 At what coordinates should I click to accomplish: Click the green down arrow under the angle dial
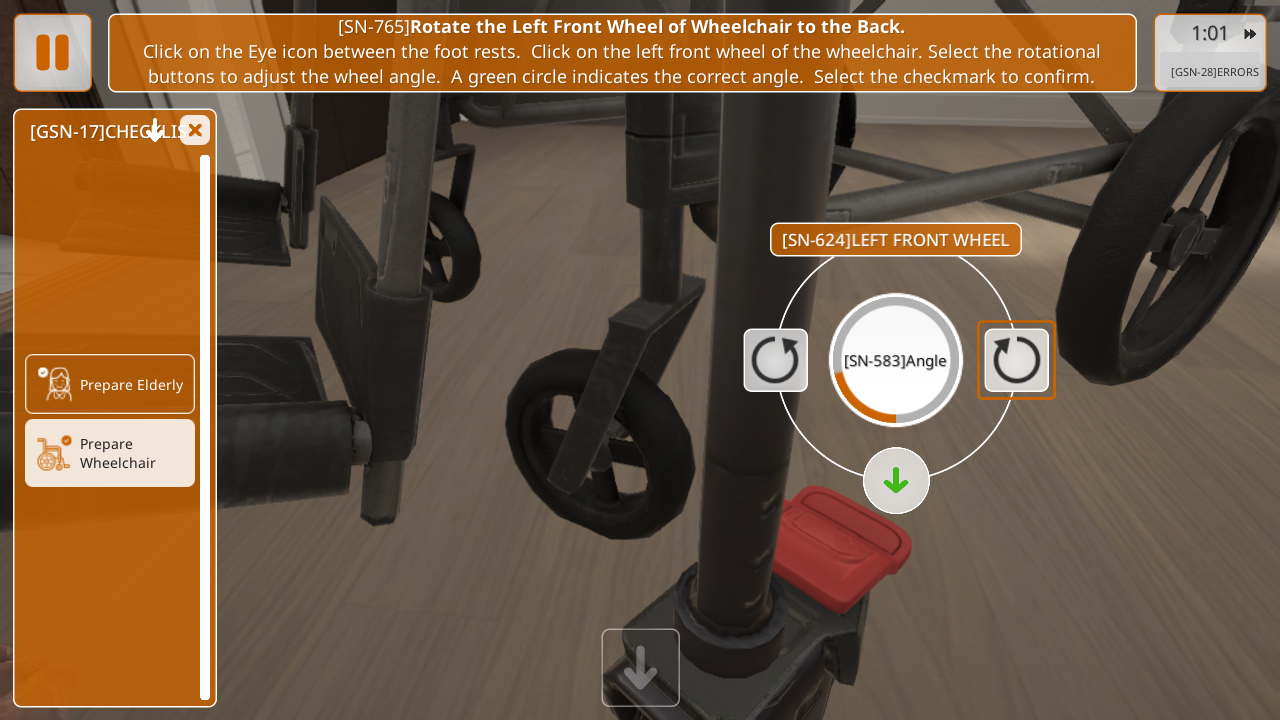896,481
